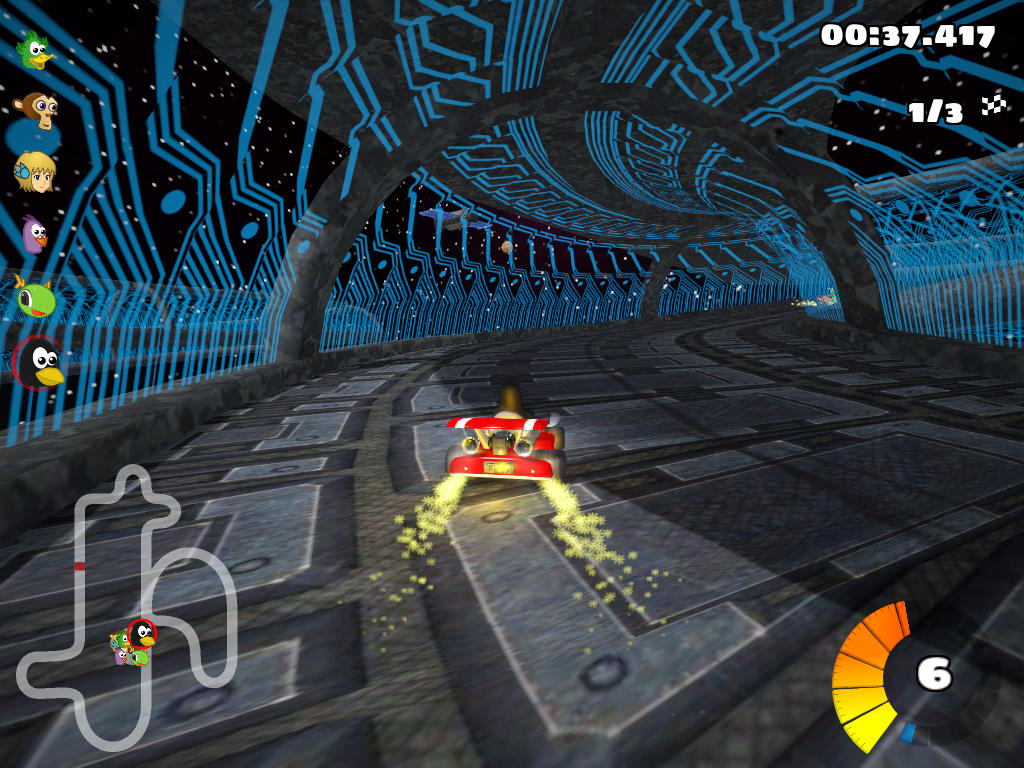Select the Tux penguin racer portrait

click(40, 362)
